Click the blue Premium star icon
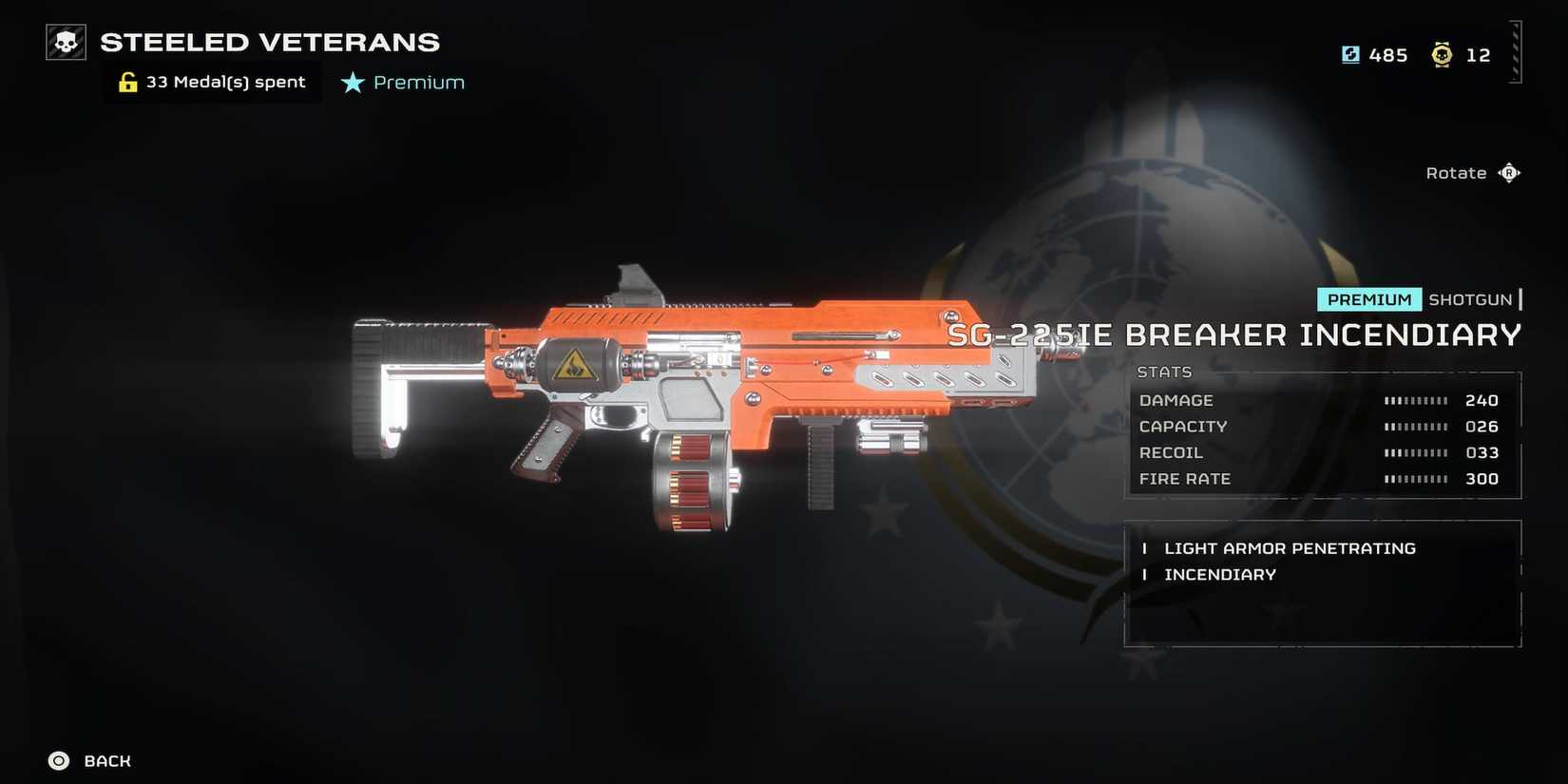The height and width of the screenshot is (784, 1568). [353, 83]
